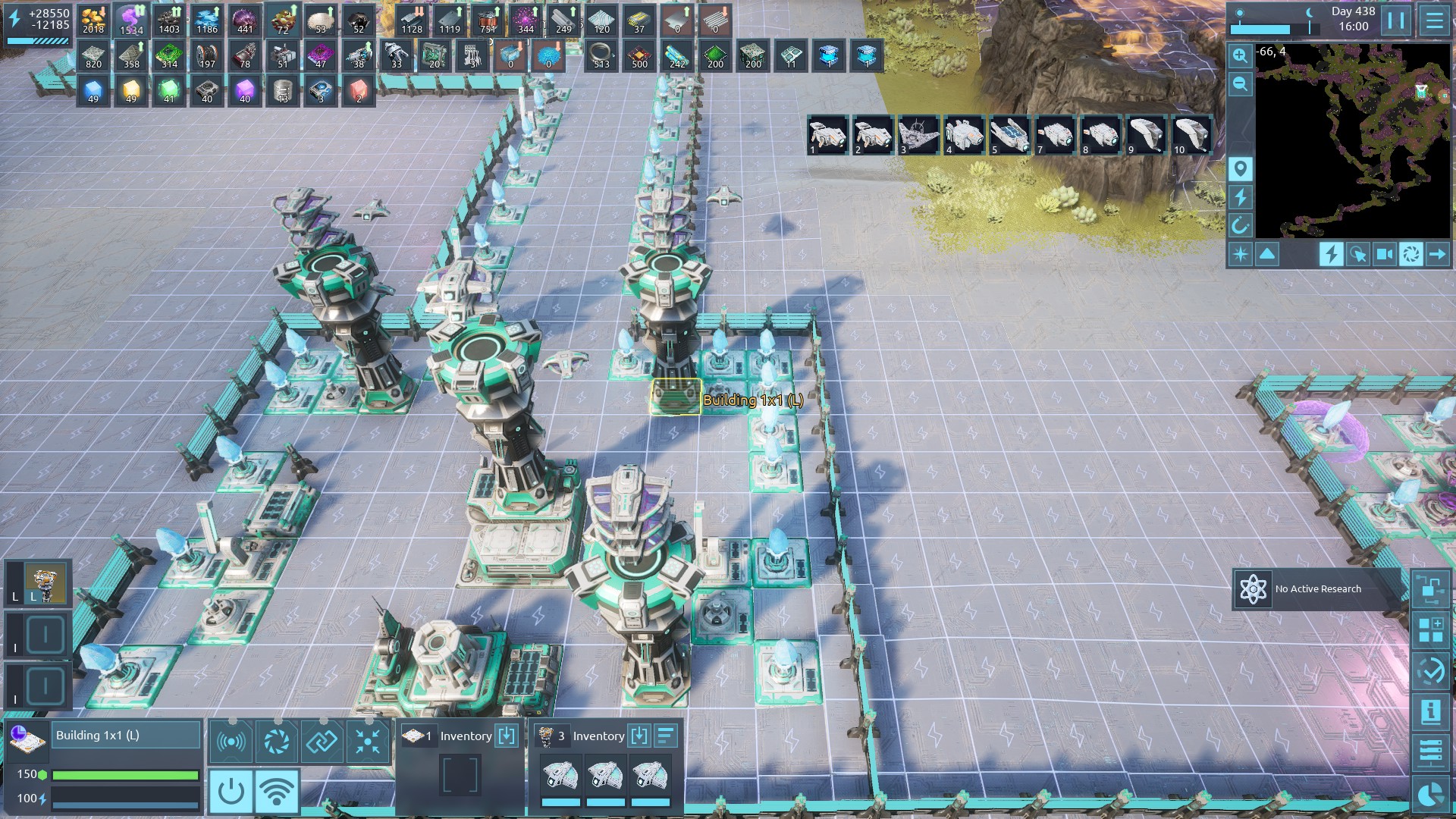
Task: Zoom in the minimap with the plus magnifier
Action: [1240, 56]
